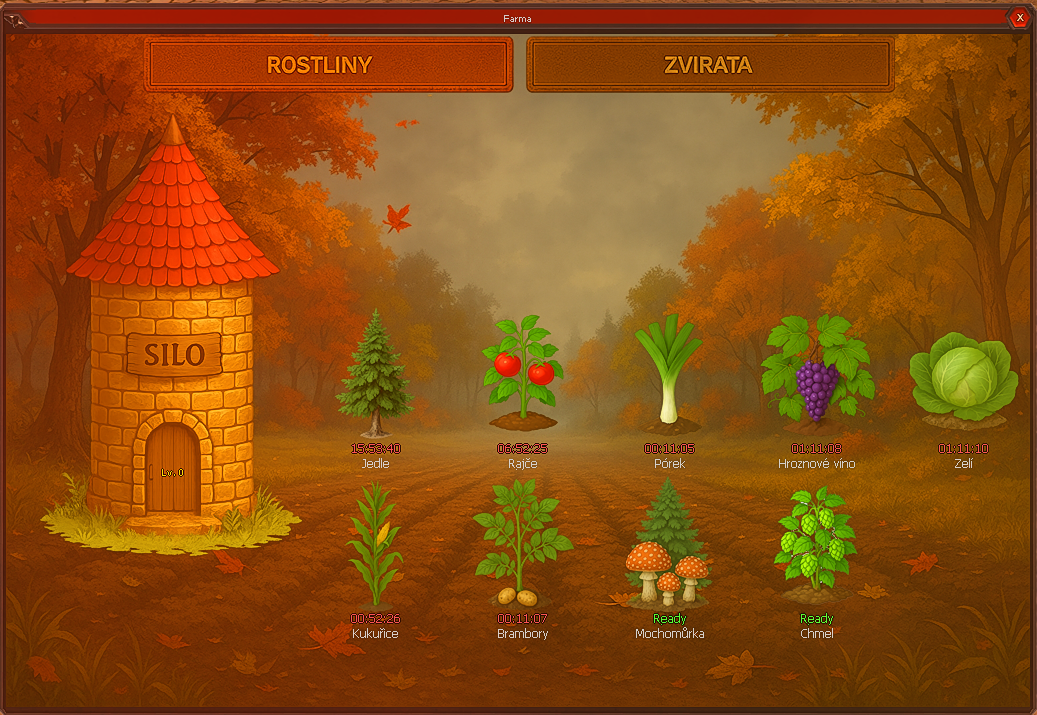
Task: Open the ZVIRATA tab
Action: tap(709, 65)
